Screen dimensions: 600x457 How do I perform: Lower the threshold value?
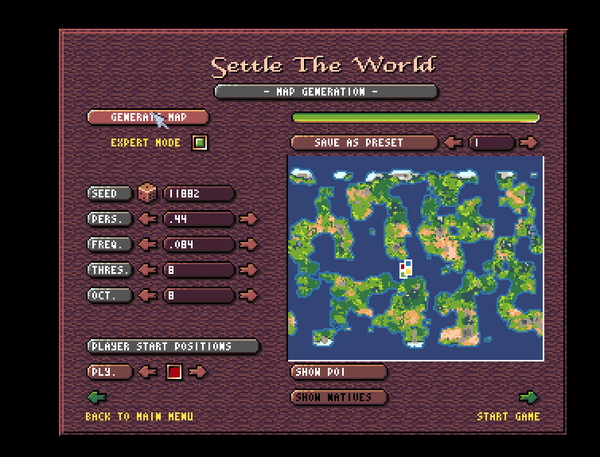click(x=148, y=270)
